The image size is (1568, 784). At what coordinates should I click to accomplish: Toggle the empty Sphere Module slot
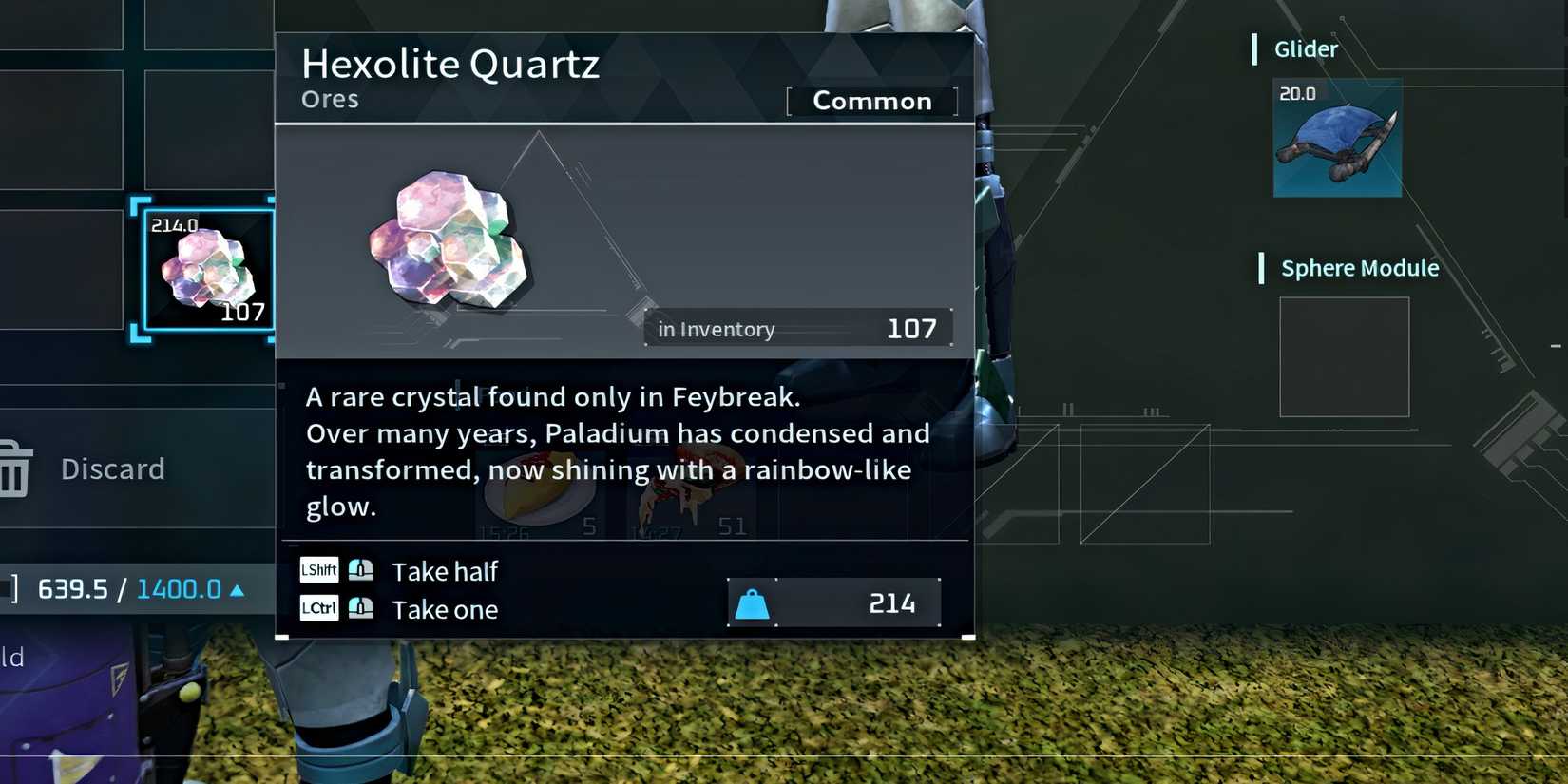pyautogui.click(x=1344, y=358)
